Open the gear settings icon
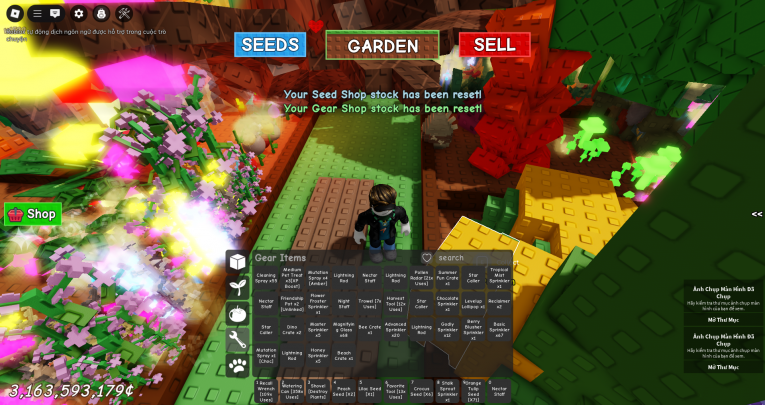 80,14
